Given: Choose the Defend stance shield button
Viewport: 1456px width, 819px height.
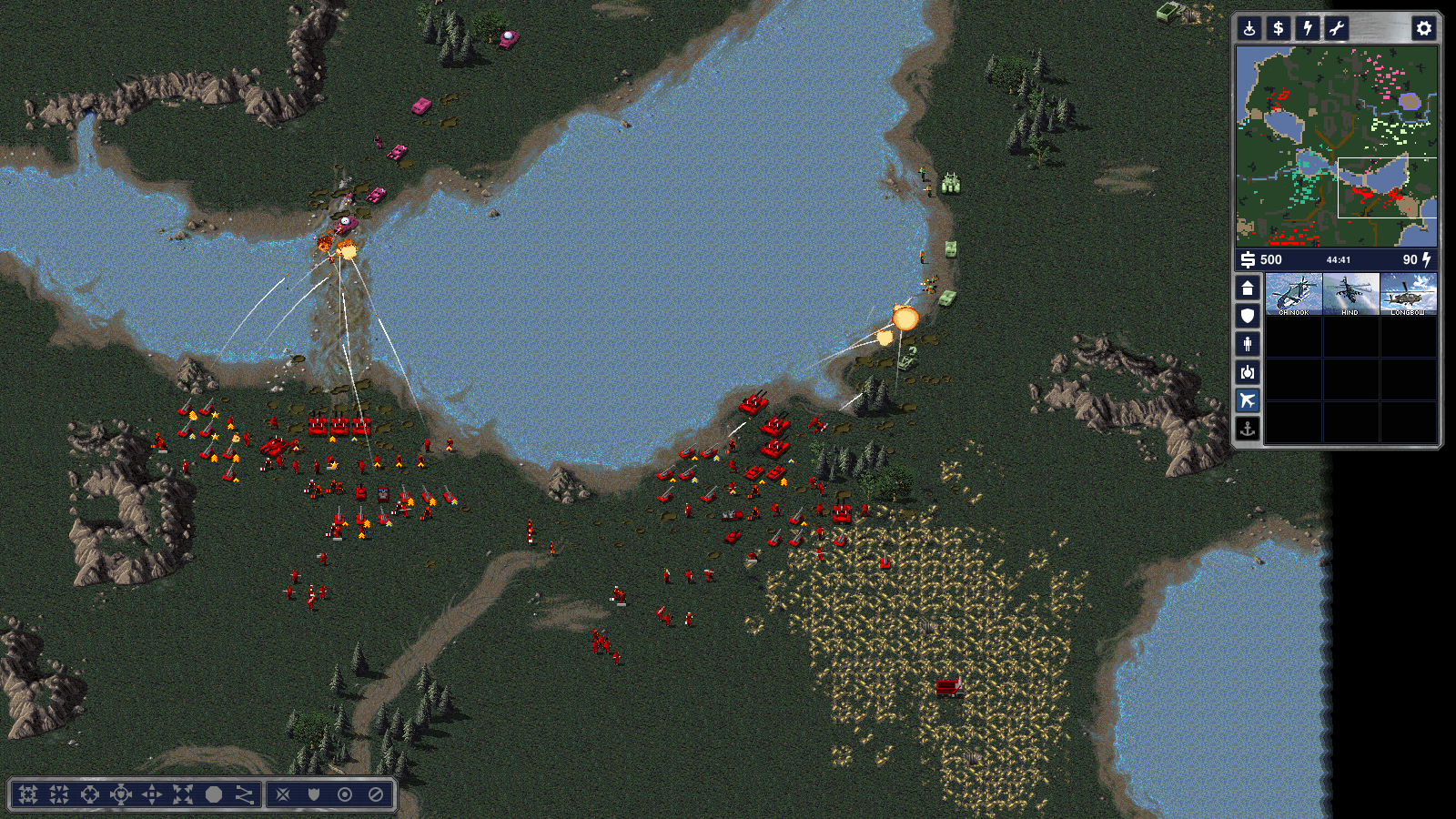Looking at the screenshot, I should [314, 794].
